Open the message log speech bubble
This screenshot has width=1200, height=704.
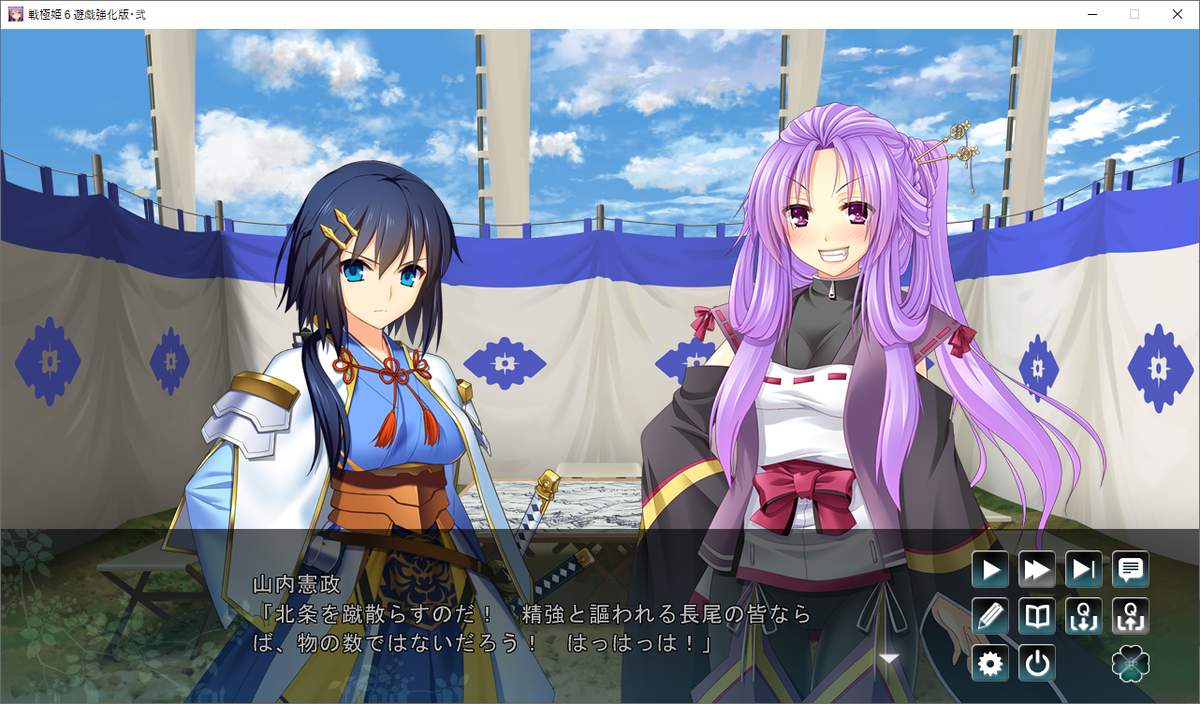(1131, 570)
